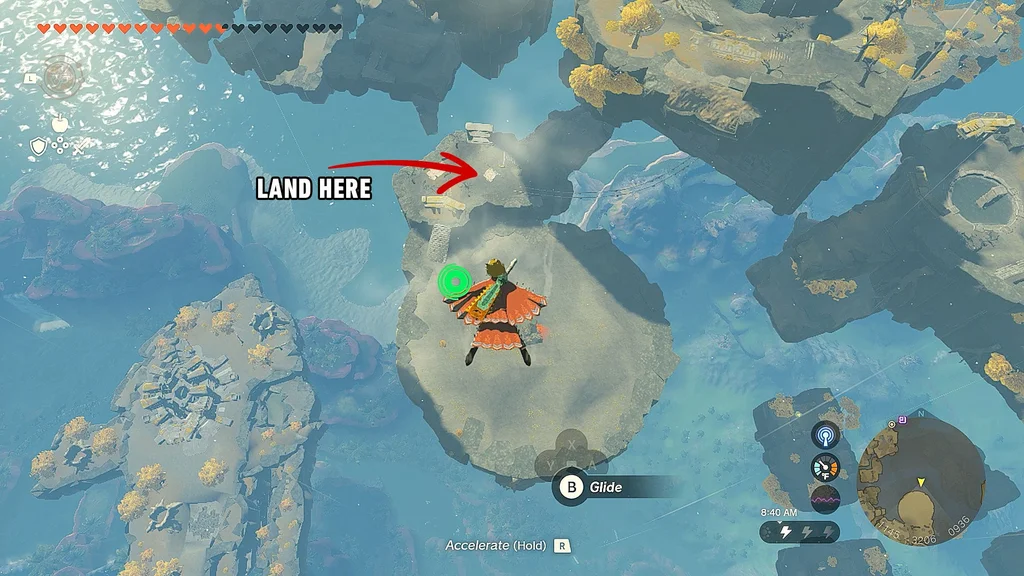The height and width of the screenshot is (576, 1024).
Task: Choose the shield quick-select icon
Action: (x=38, y=147)
